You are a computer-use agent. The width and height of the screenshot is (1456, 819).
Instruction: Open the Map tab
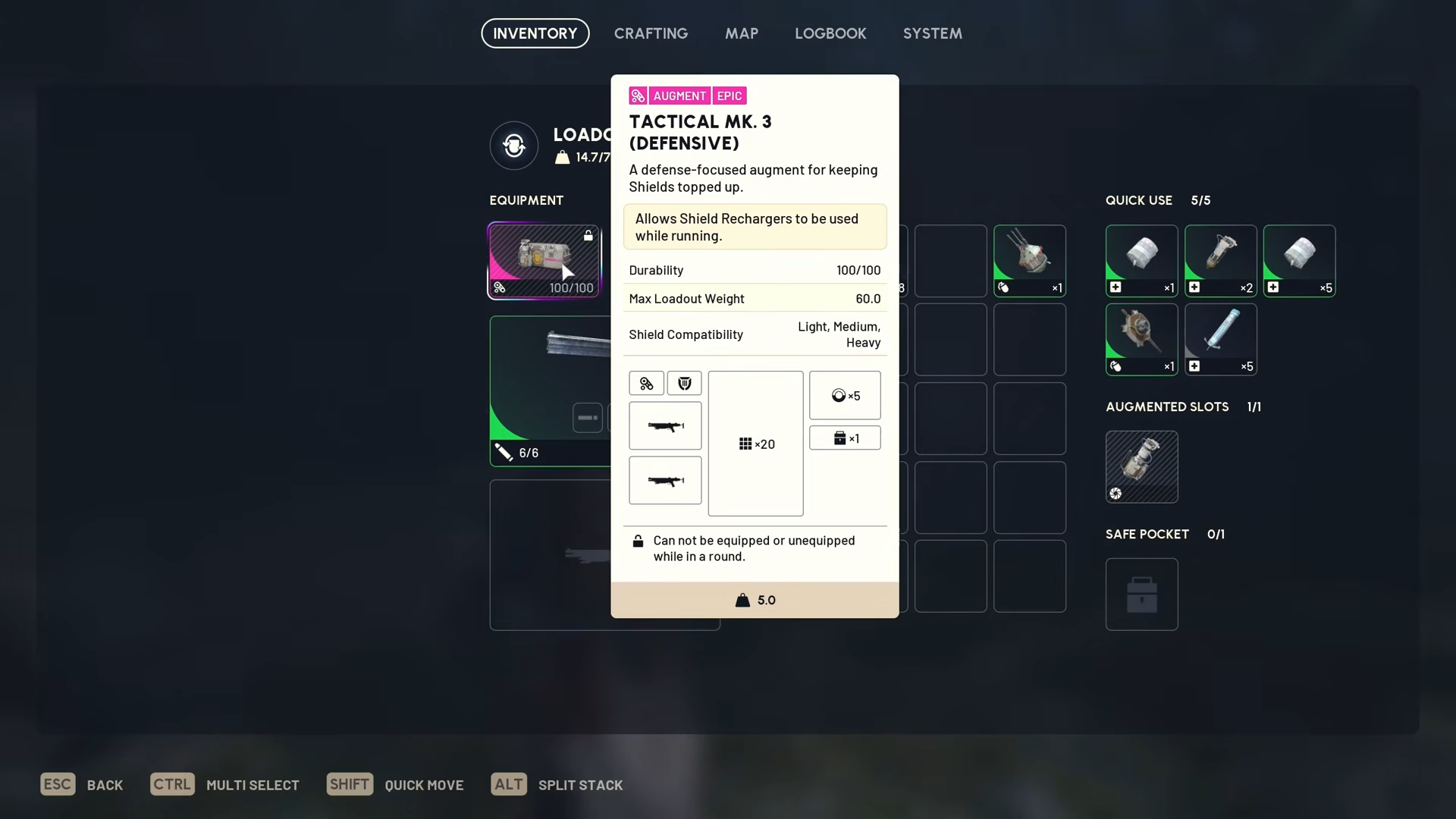[x=741, y=33]
